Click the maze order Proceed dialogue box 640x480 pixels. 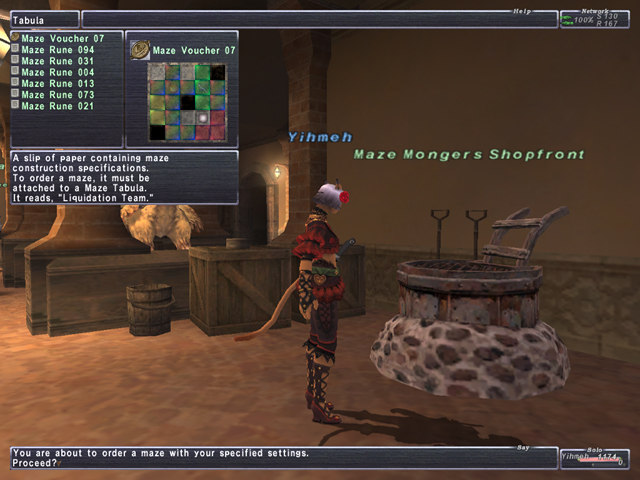283,458
